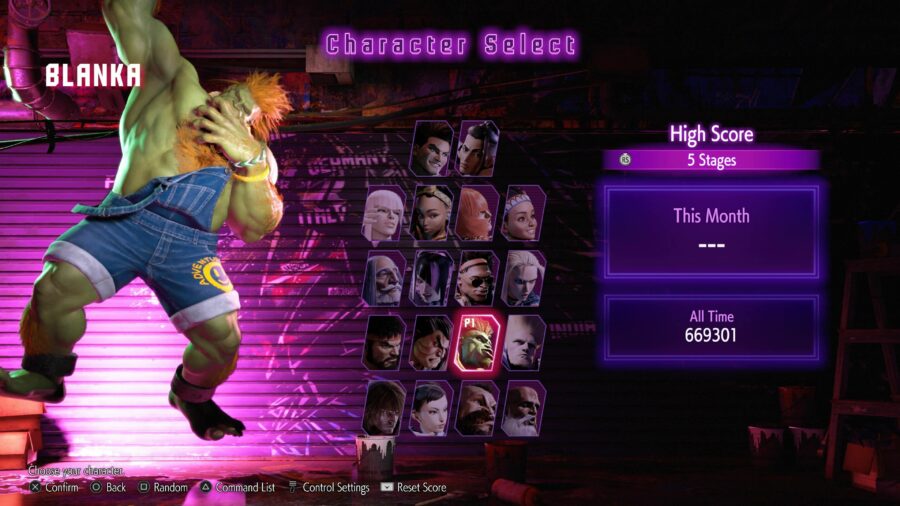Select Ken's portrait tile
The height and width of the screenshot is (506, 900).
386,407
